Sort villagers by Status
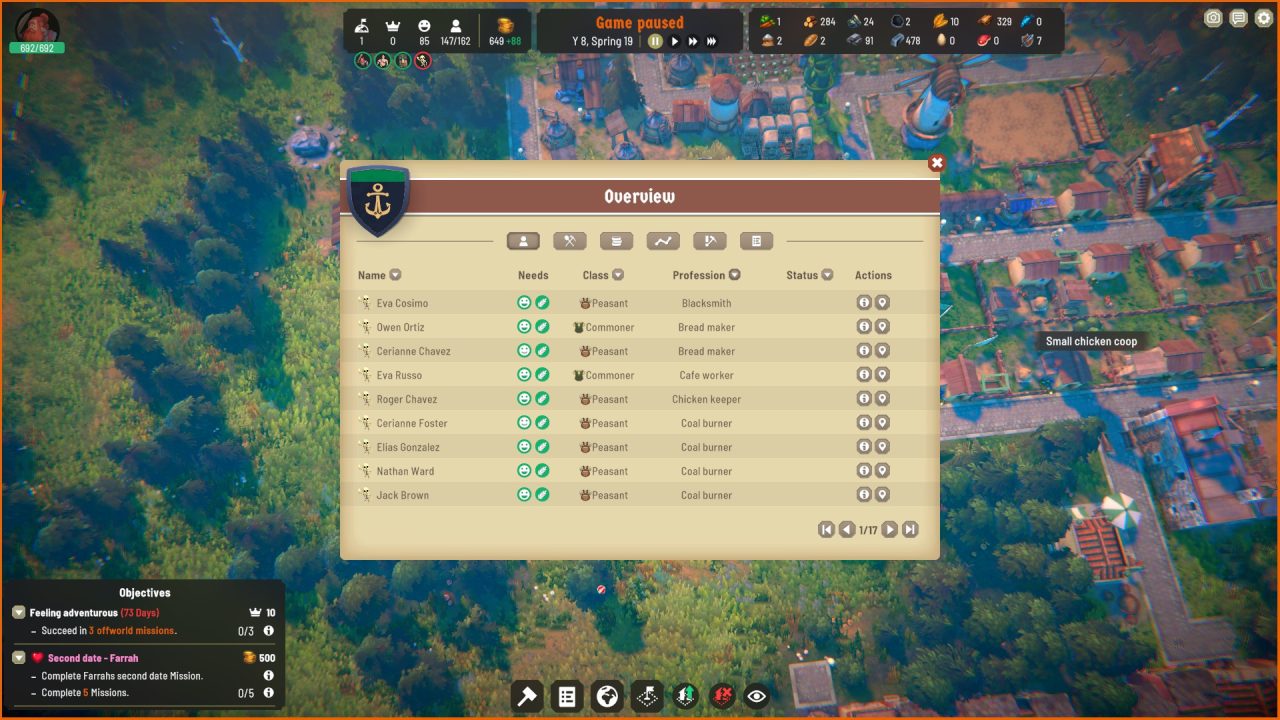The image size is (1280, 720). 827,275
